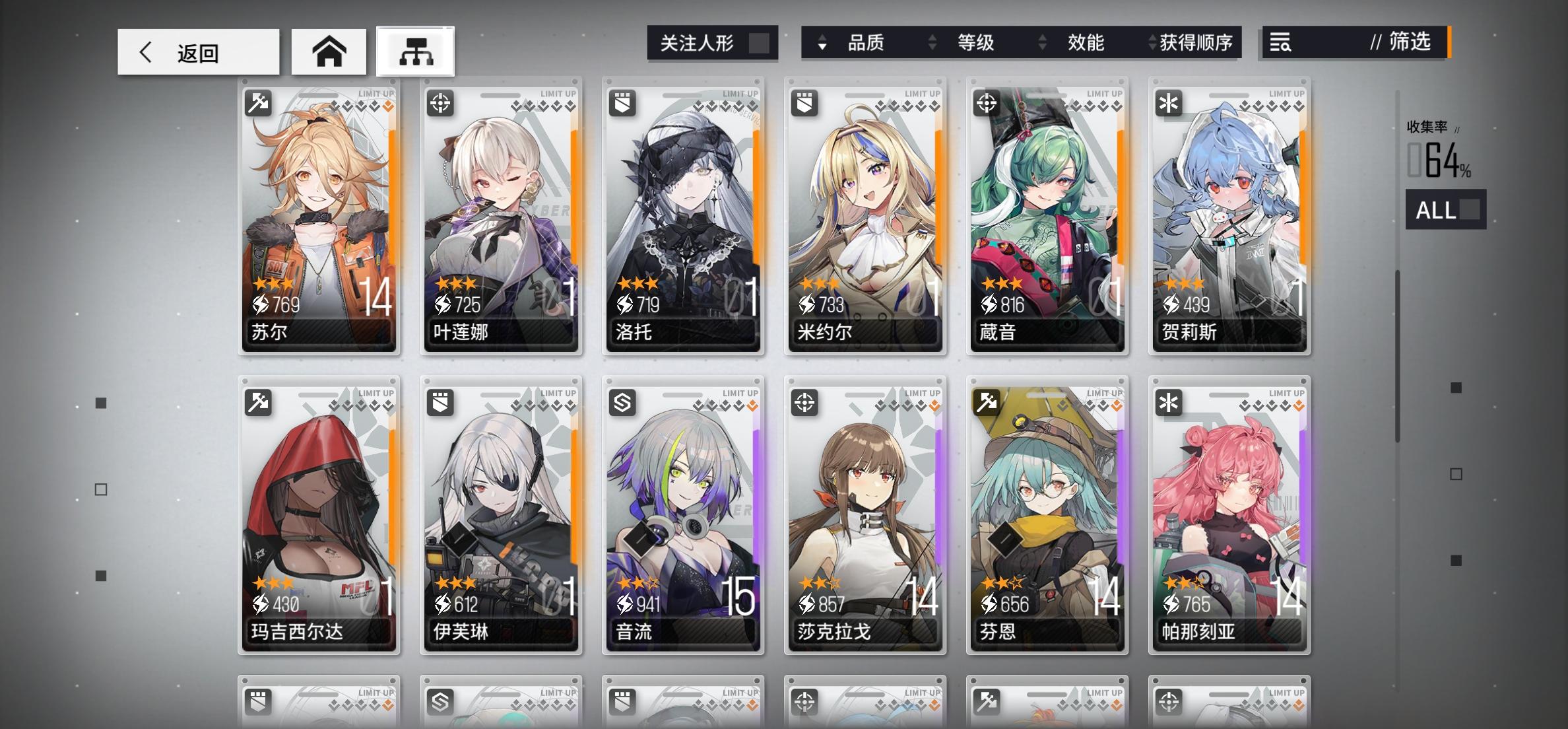Click the formation chart view icon
Viewport: 1568px width, 729px height.
[415, 51]
